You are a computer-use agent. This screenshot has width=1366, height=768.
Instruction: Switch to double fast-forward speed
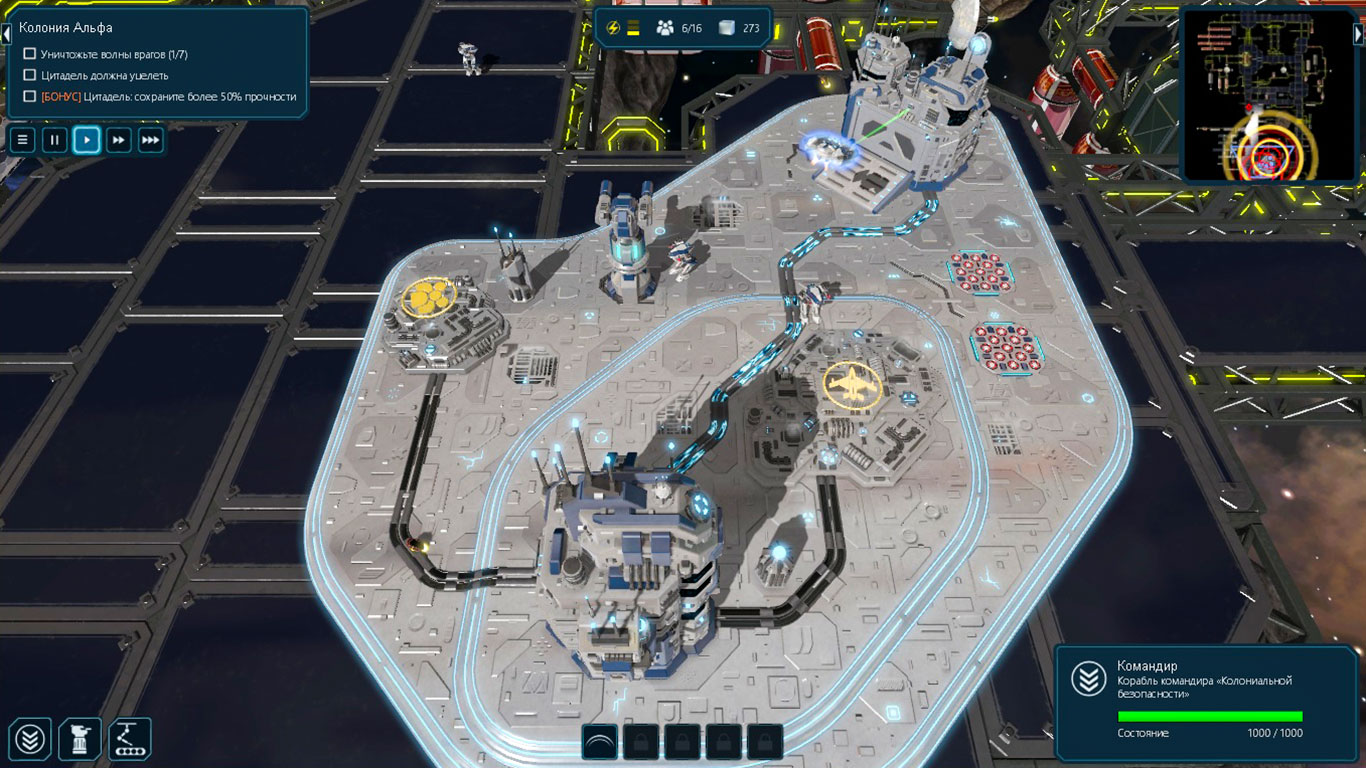point(119,140)
